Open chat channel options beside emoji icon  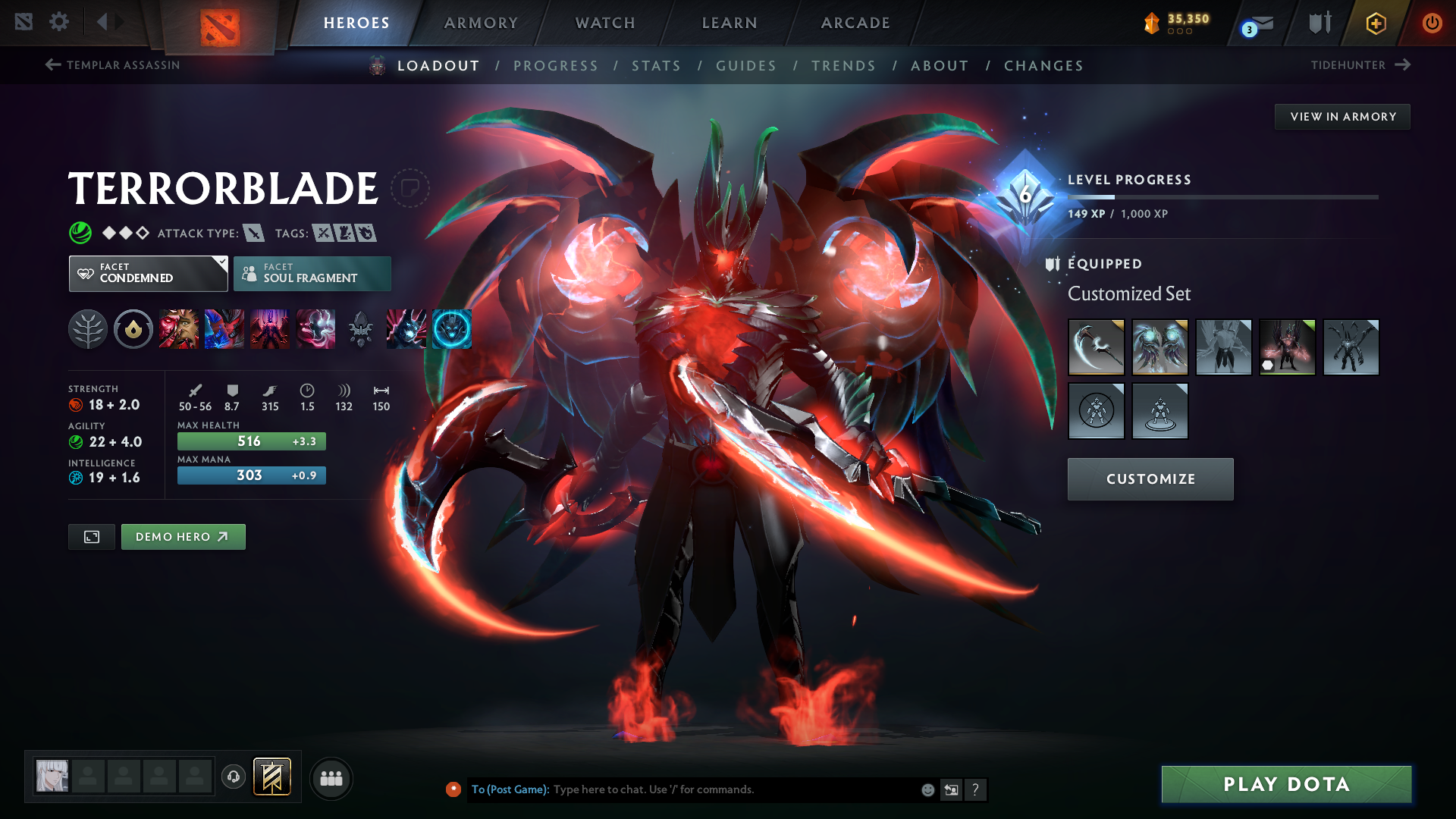pos(951,789)
